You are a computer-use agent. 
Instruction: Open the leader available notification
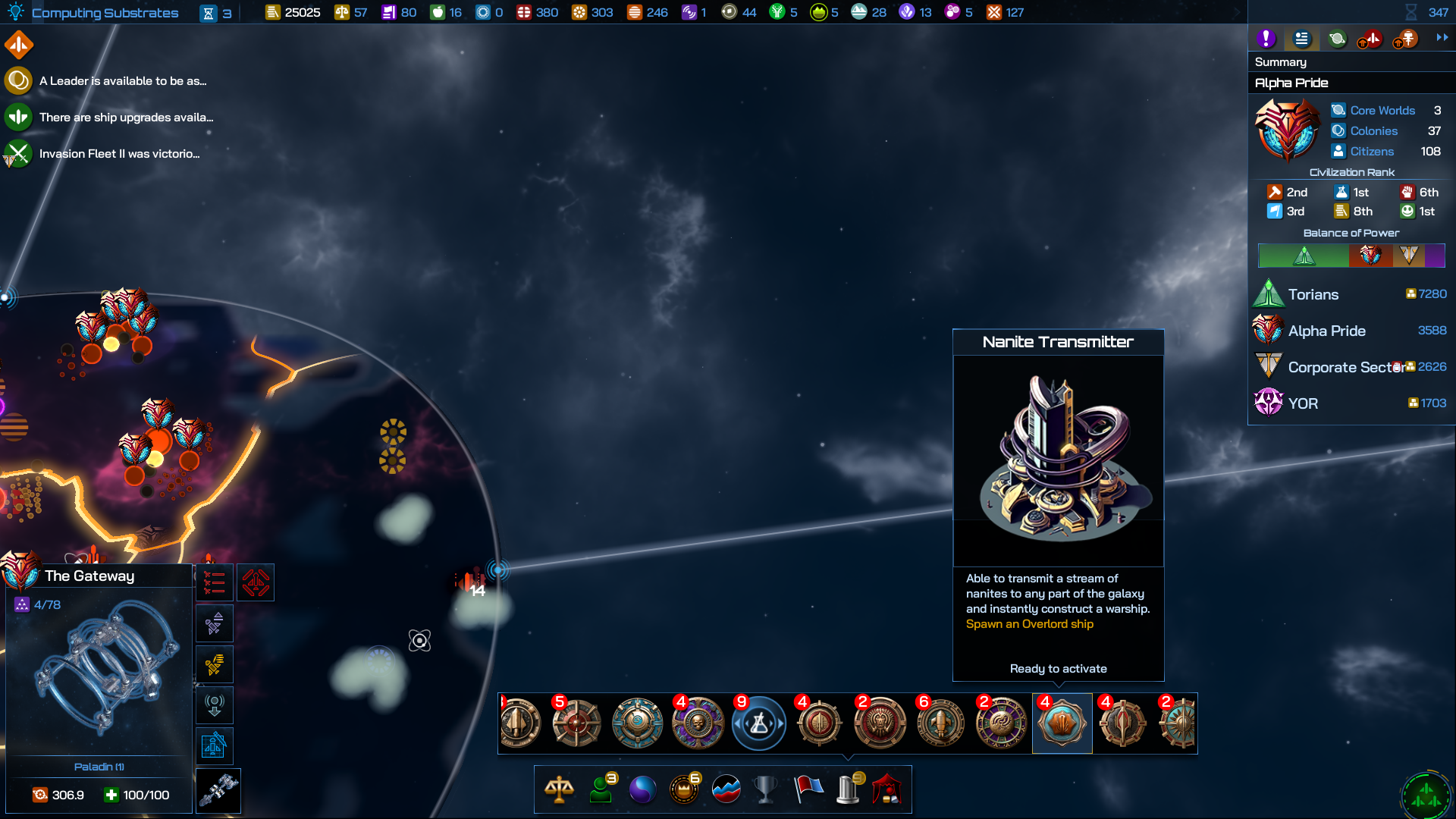122,81
